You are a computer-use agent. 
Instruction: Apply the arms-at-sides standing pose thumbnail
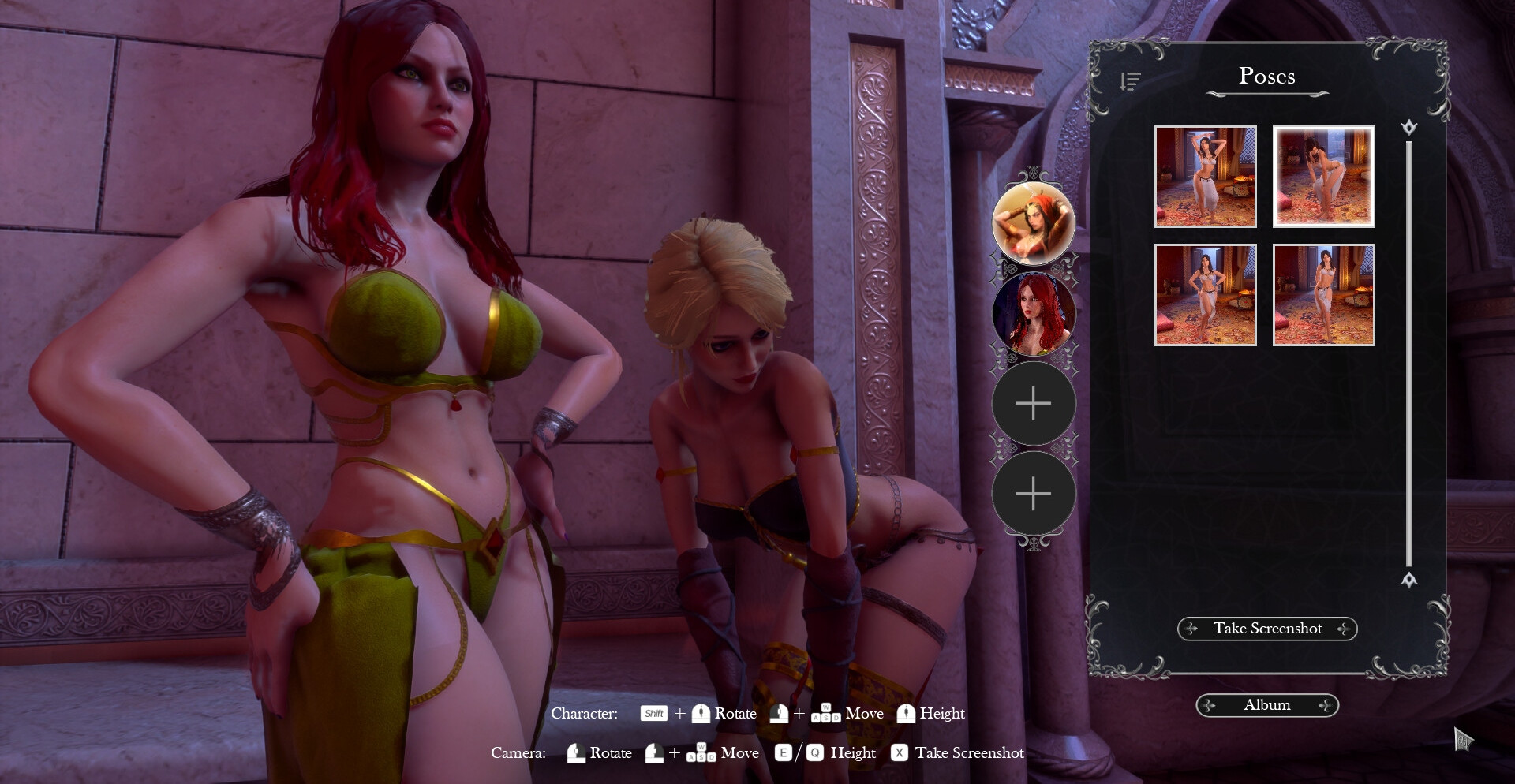[1323, 295]
